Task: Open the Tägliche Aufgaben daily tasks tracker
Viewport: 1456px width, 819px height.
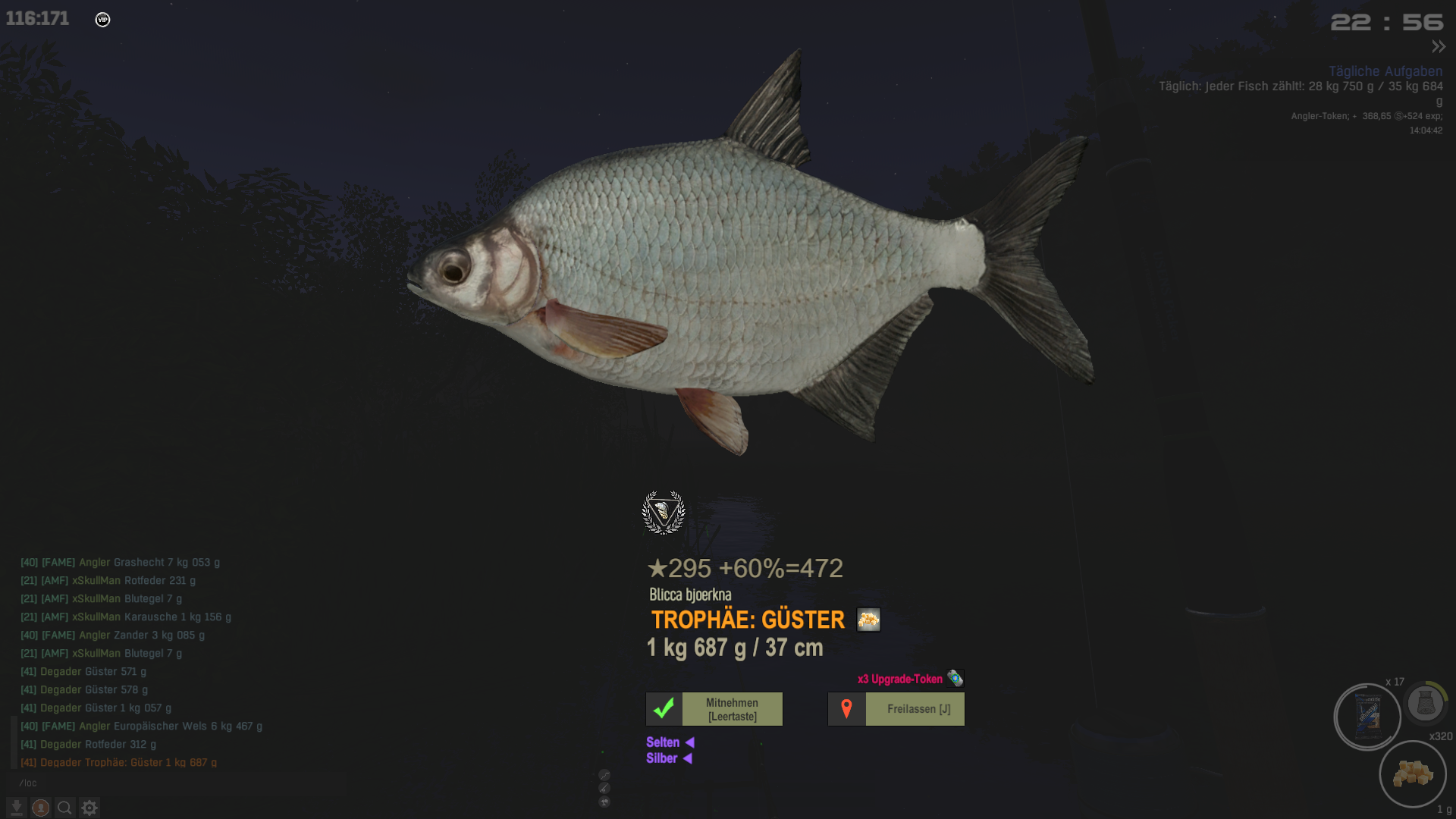Action: click(1385, 71)
